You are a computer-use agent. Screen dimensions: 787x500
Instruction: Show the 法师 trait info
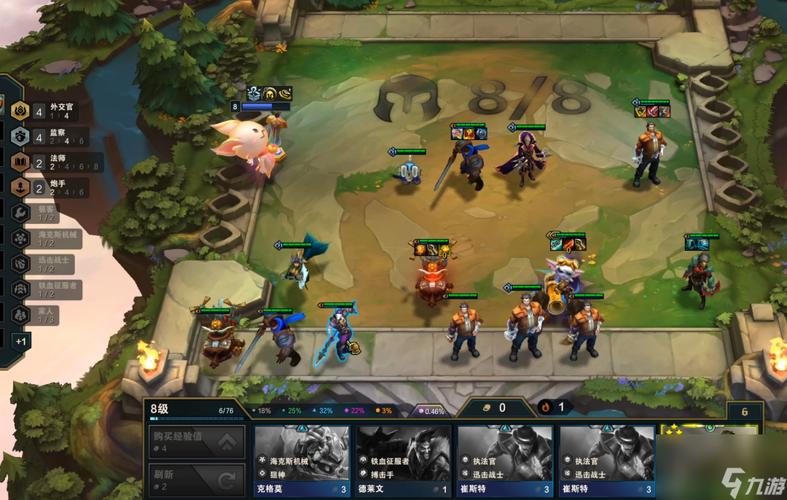click(x=50, y=162)
